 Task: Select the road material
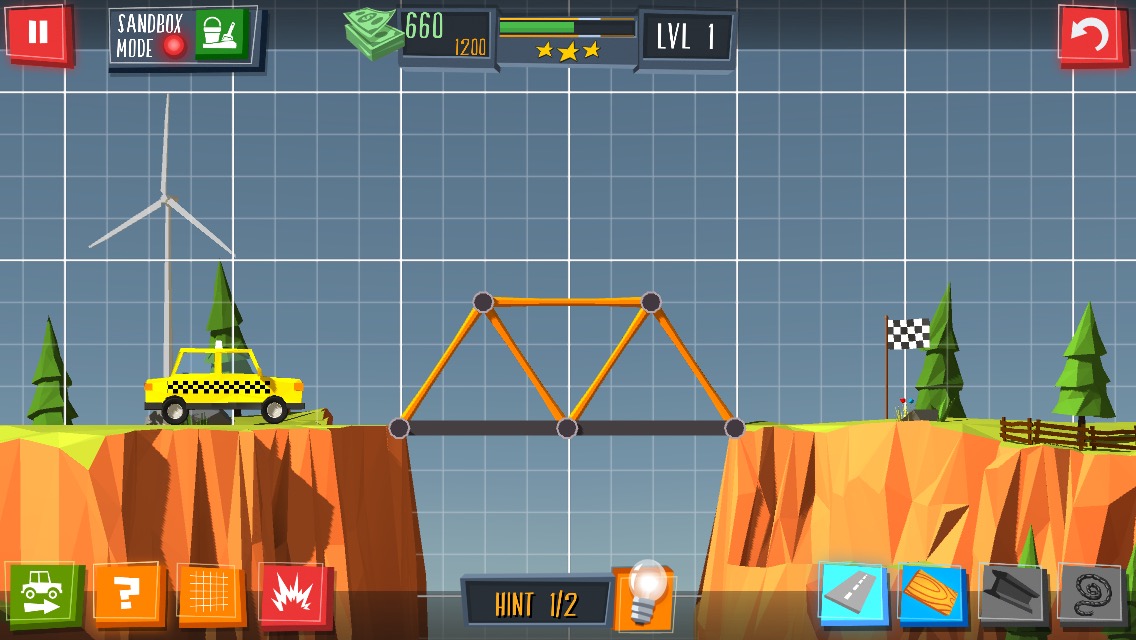click(853, 594)
